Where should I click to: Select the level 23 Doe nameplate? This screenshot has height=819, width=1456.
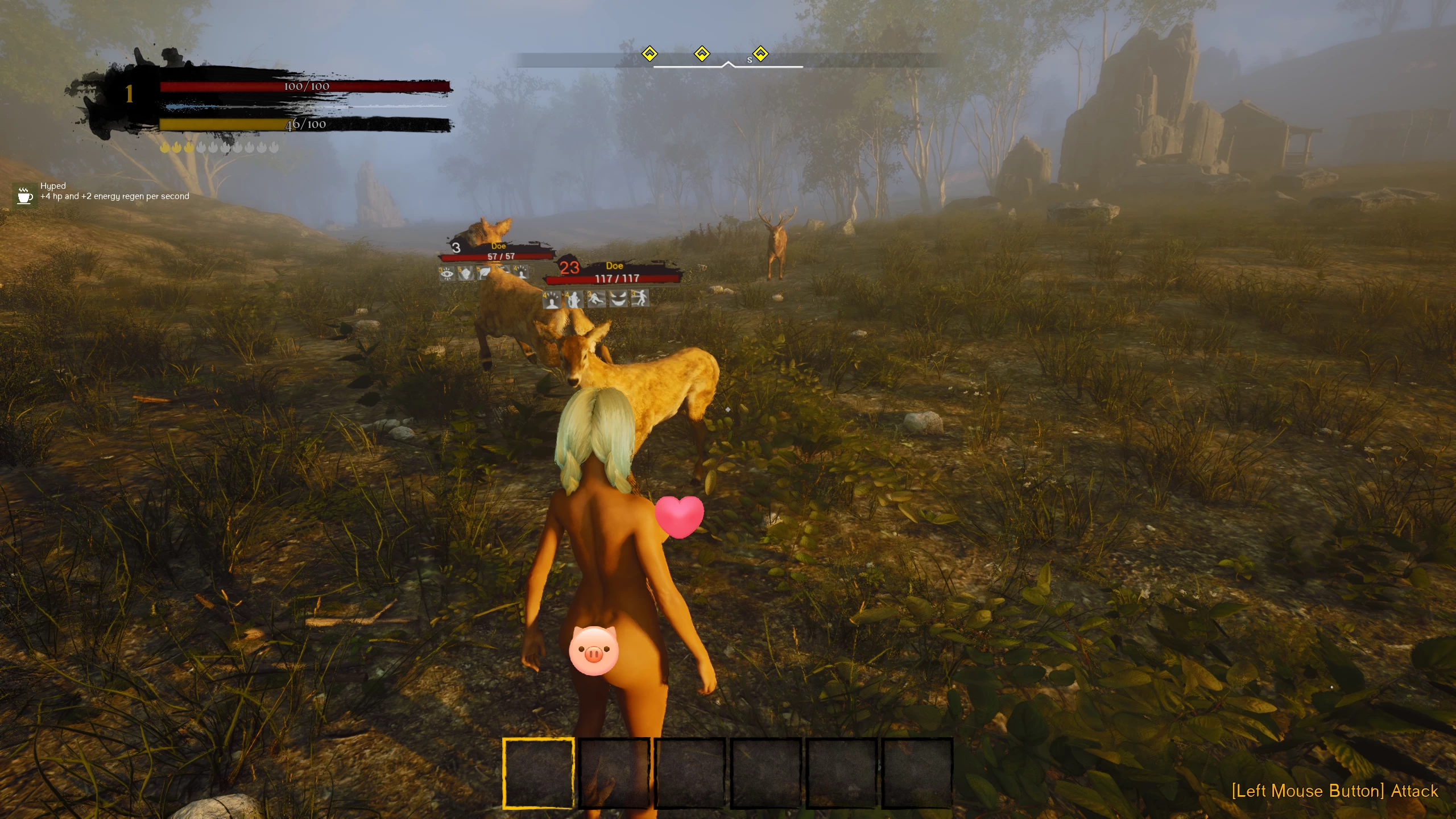[x=615, y=272]
